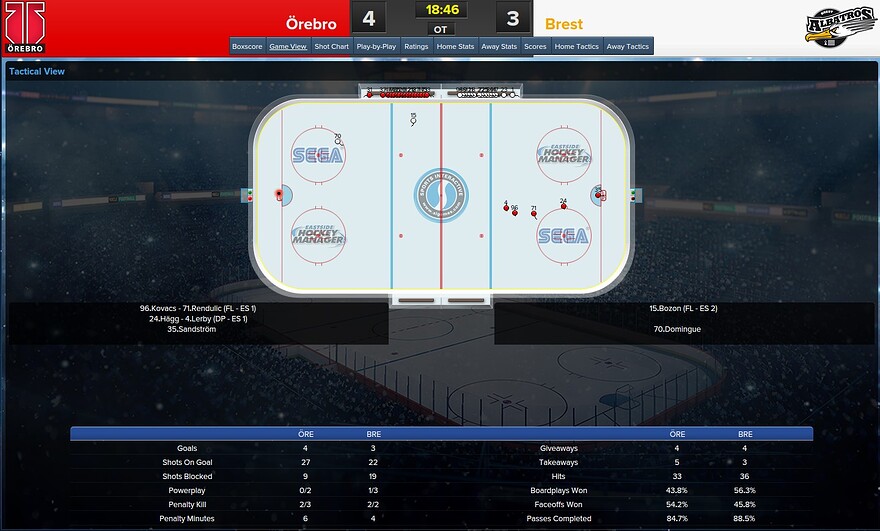Select the Brest team name
This screenshot has width=880, height=531.
pyautogui.click(x=564, y=23)
